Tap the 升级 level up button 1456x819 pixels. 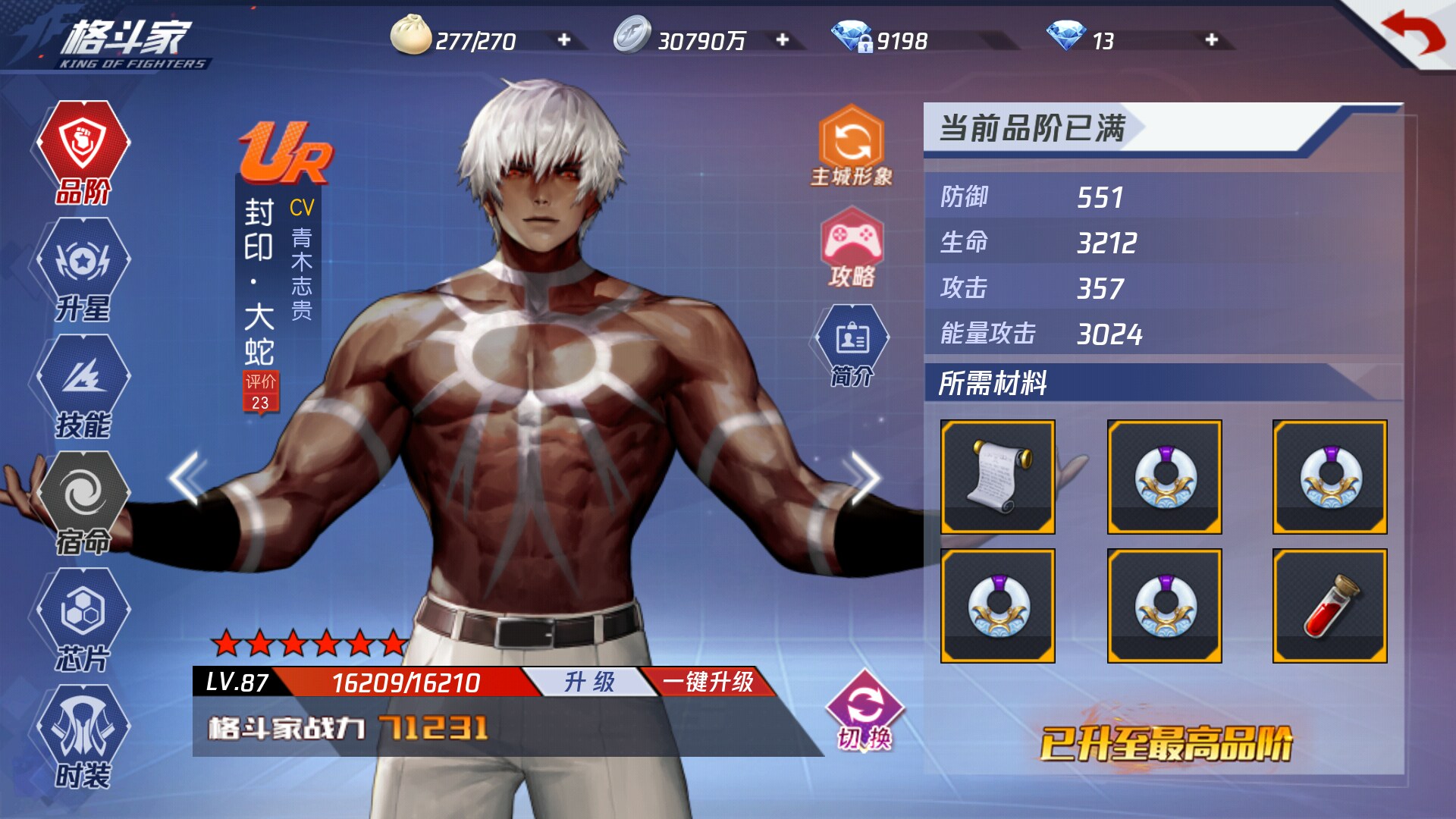pyautogui.click(x=589, y=682)
